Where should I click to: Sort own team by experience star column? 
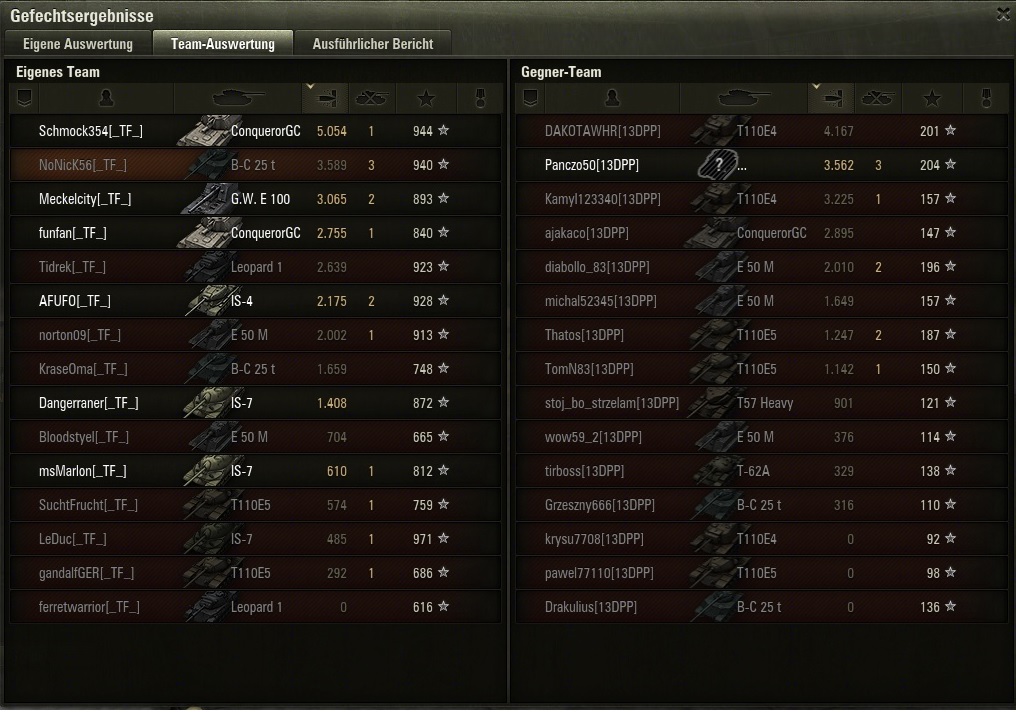(427, 98)
